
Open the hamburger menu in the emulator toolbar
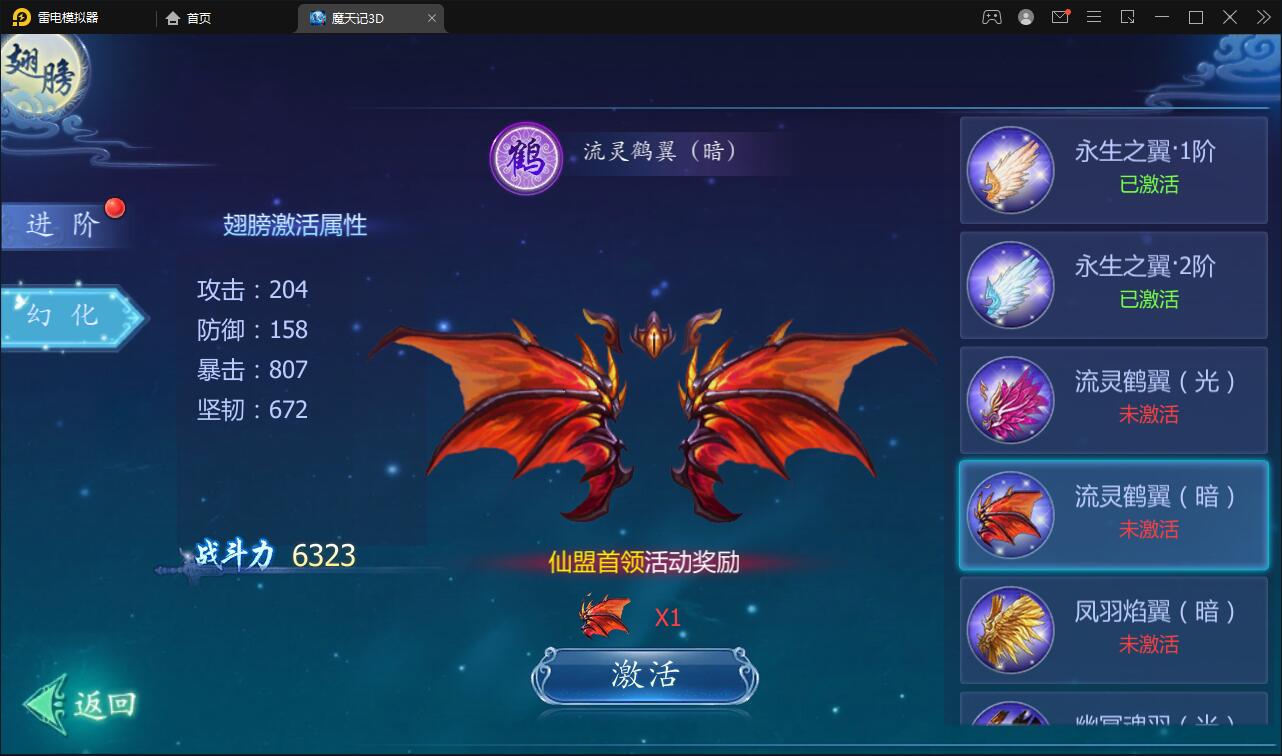[1095, 16]
